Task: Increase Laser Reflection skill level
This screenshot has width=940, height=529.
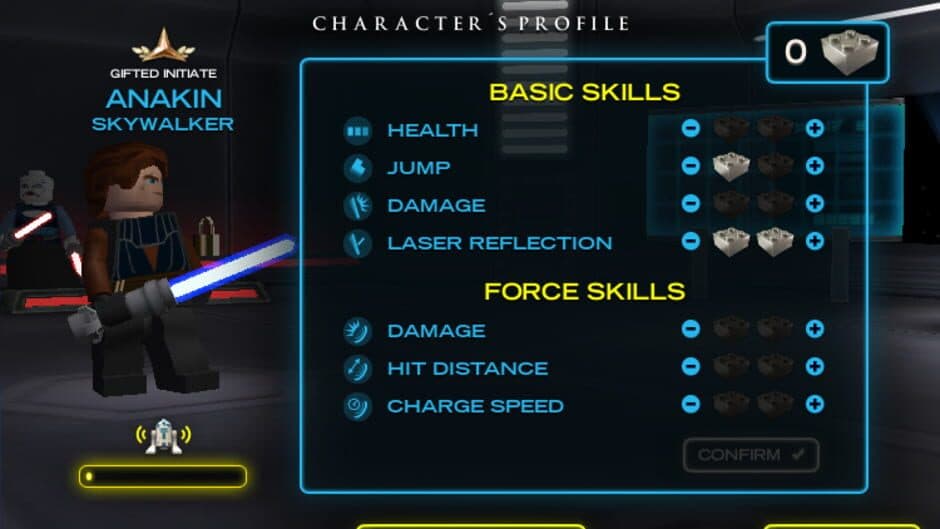Action: (815, 241)
